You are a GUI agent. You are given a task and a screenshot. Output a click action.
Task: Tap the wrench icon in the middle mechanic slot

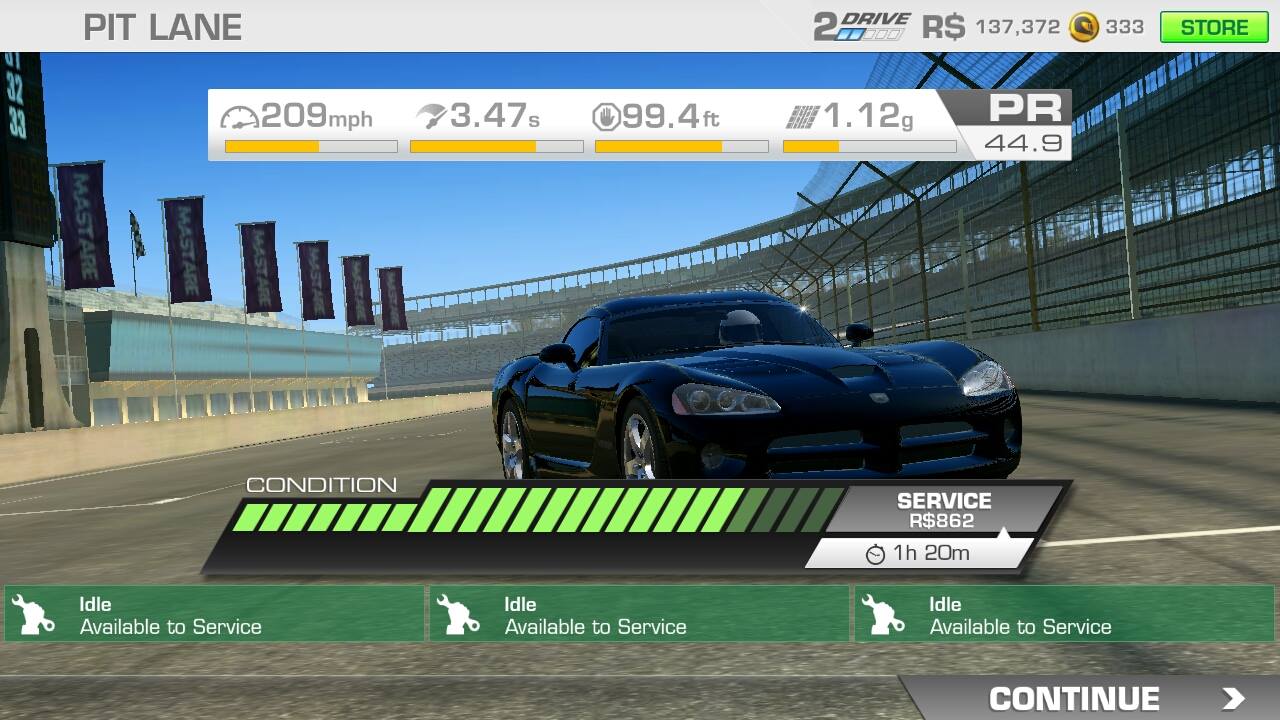pyautogui.click(x=459, y=612)
